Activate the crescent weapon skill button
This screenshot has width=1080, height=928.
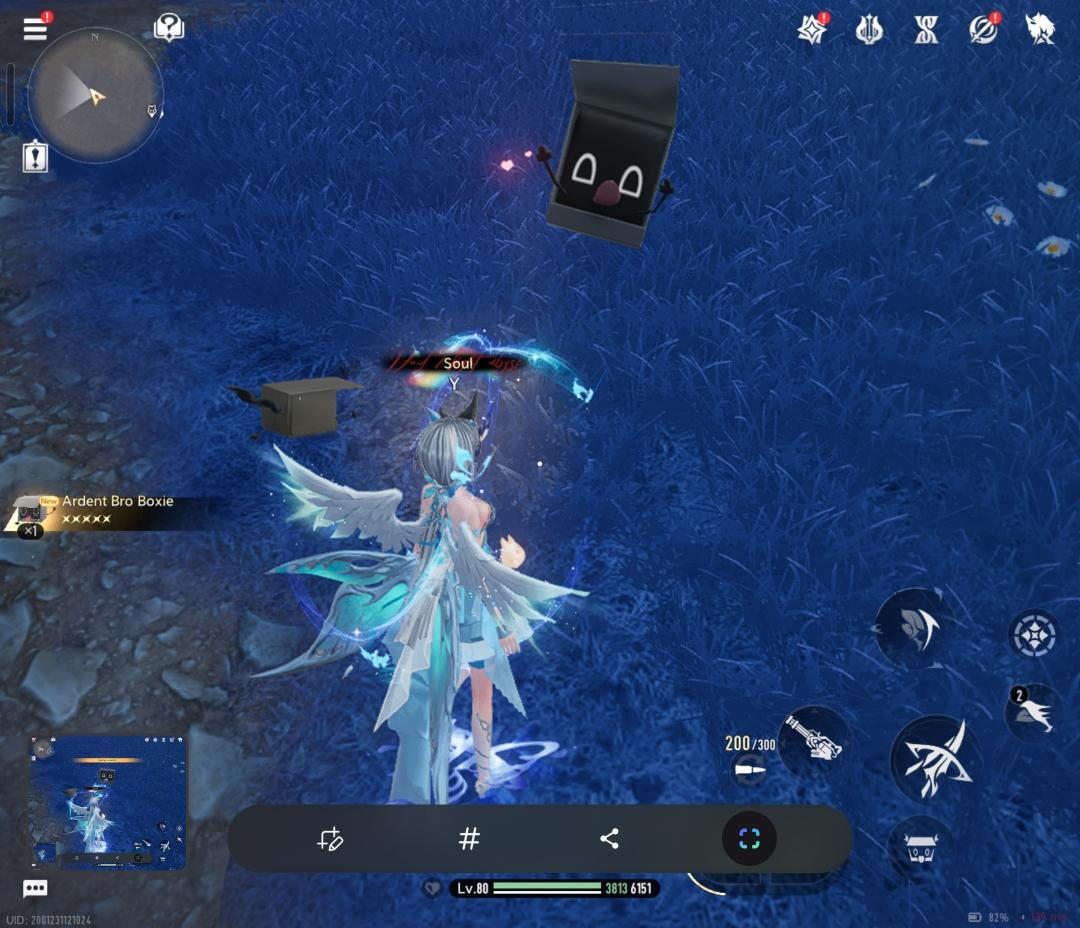913,628
